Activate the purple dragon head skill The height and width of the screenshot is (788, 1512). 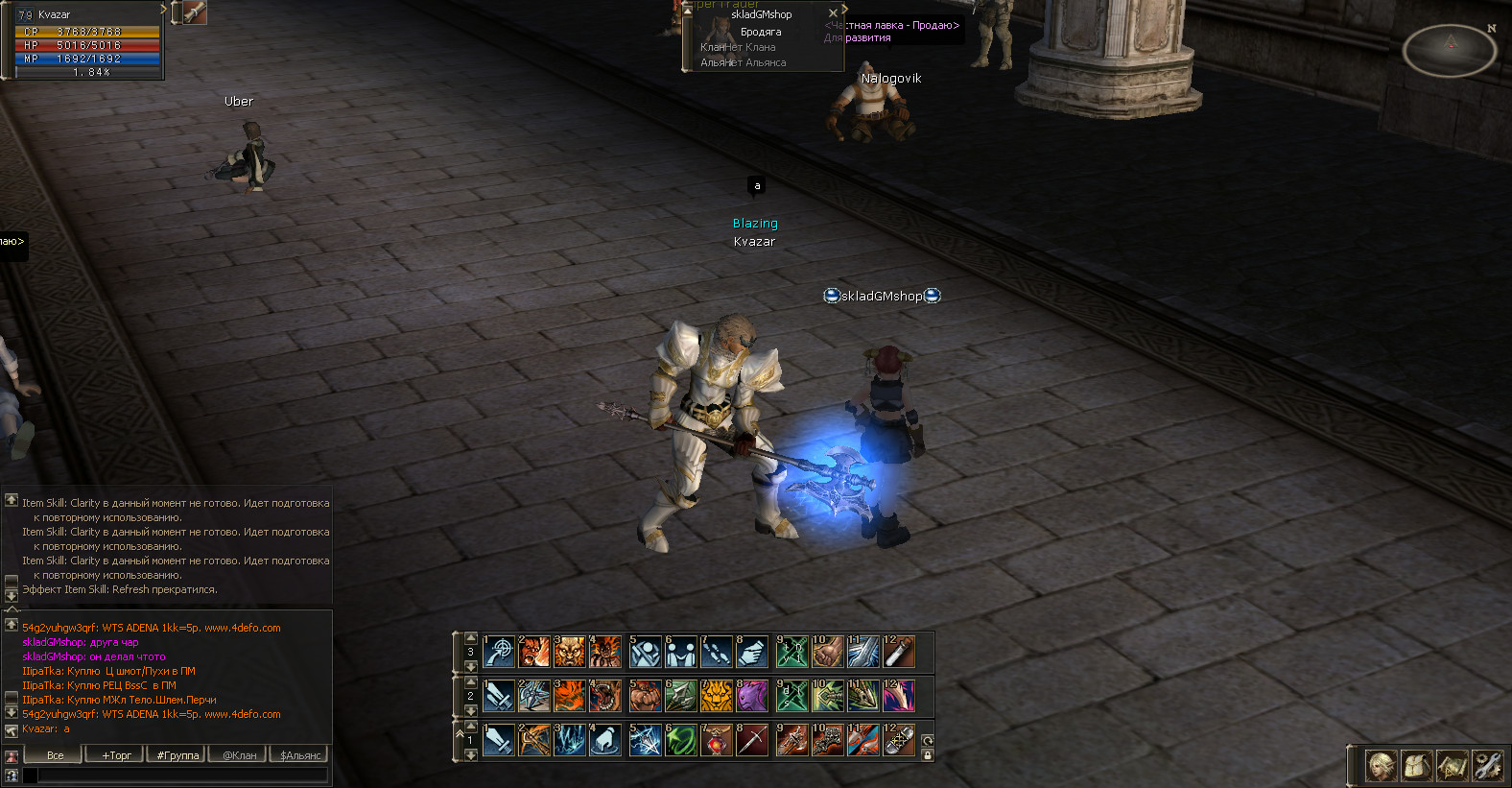click(x=752, y=697)
